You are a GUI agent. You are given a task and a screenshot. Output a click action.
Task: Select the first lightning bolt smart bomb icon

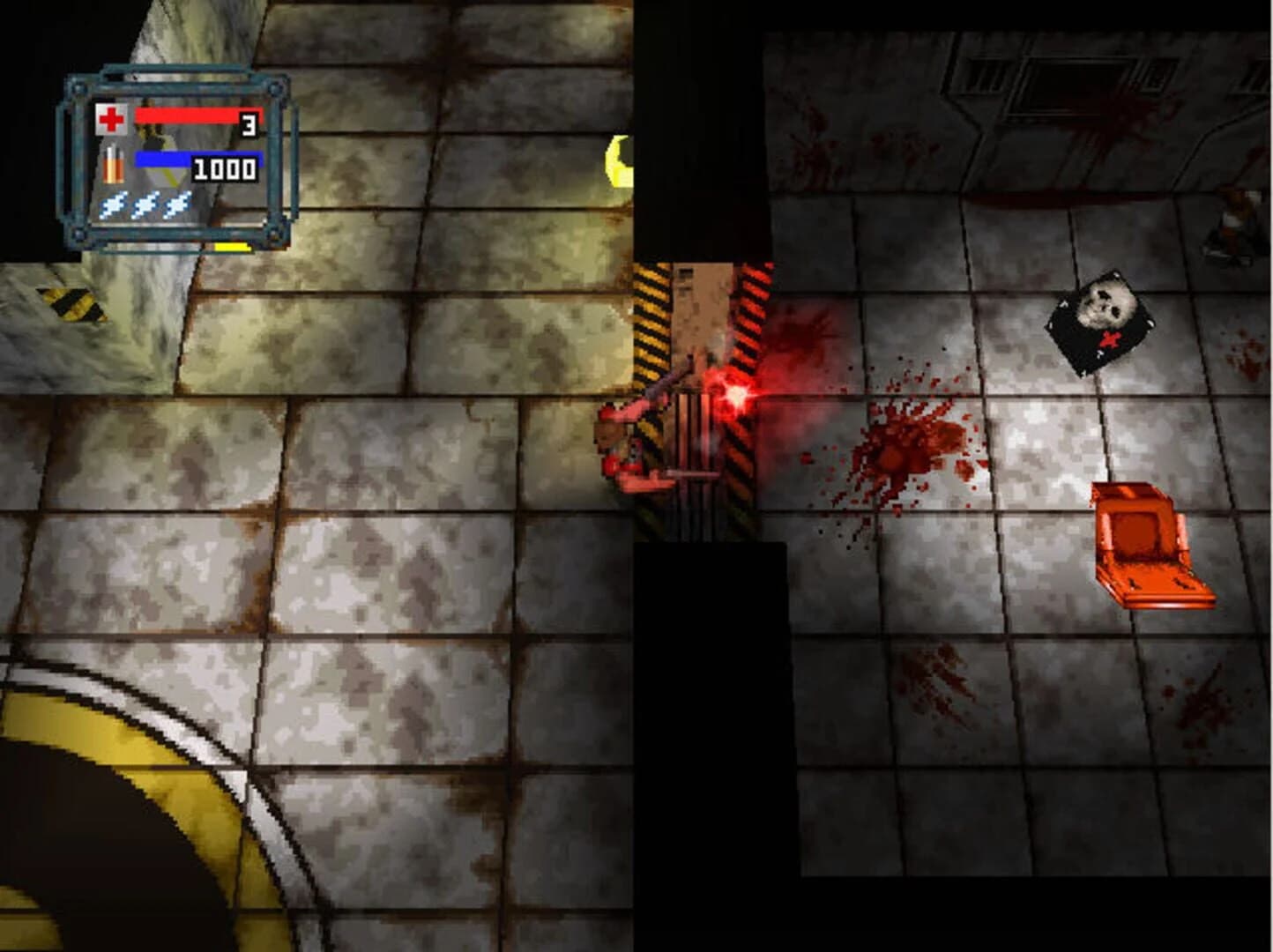[112, 205]
